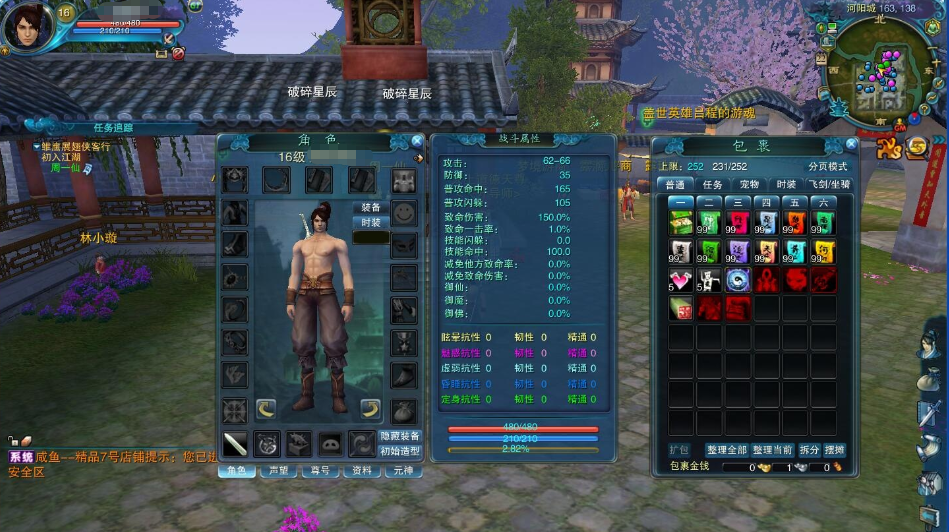
Task: Switch bag to the 宠物 pet tab
Action: tap(749, 185)
